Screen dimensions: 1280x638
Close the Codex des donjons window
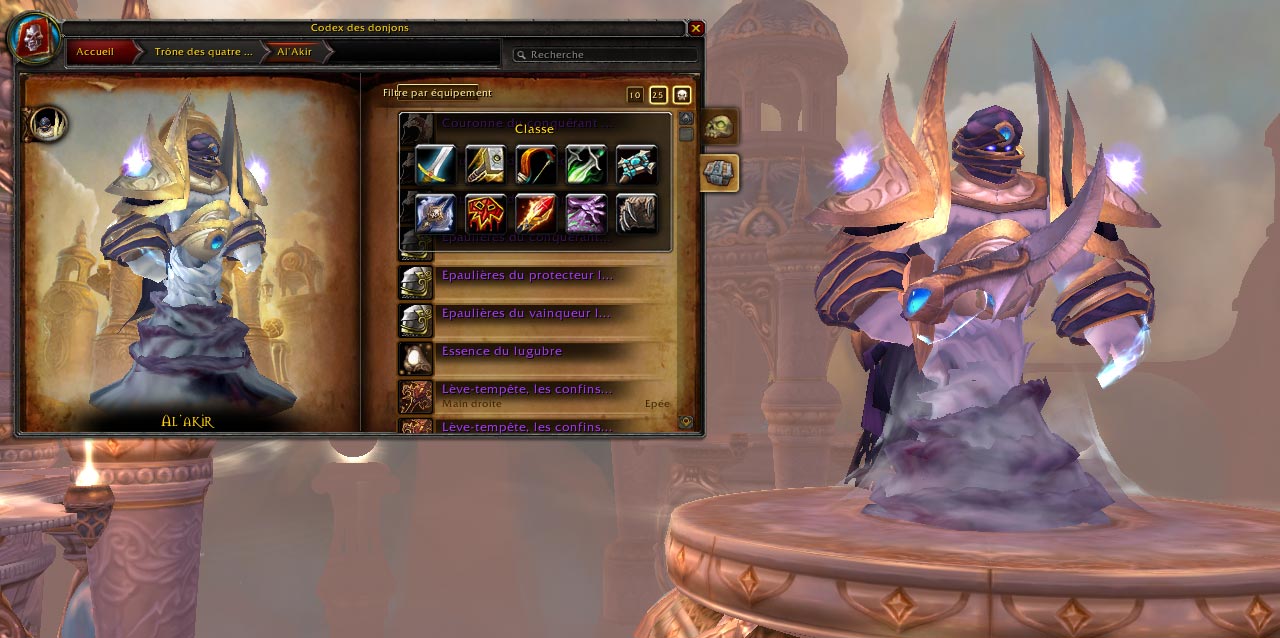click(696, 29)
